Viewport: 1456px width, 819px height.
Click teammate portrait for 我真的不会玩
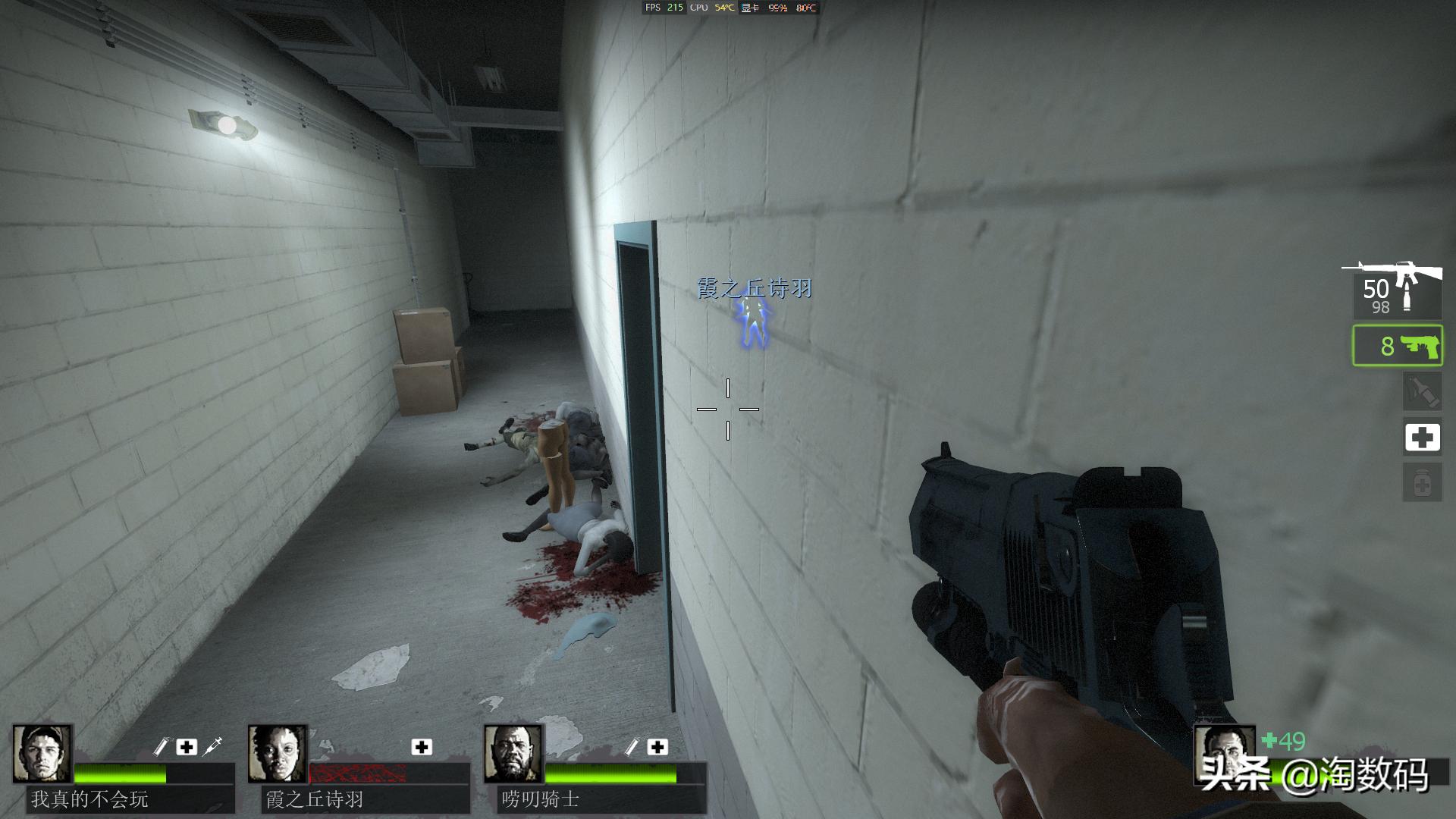click(42, 754)
